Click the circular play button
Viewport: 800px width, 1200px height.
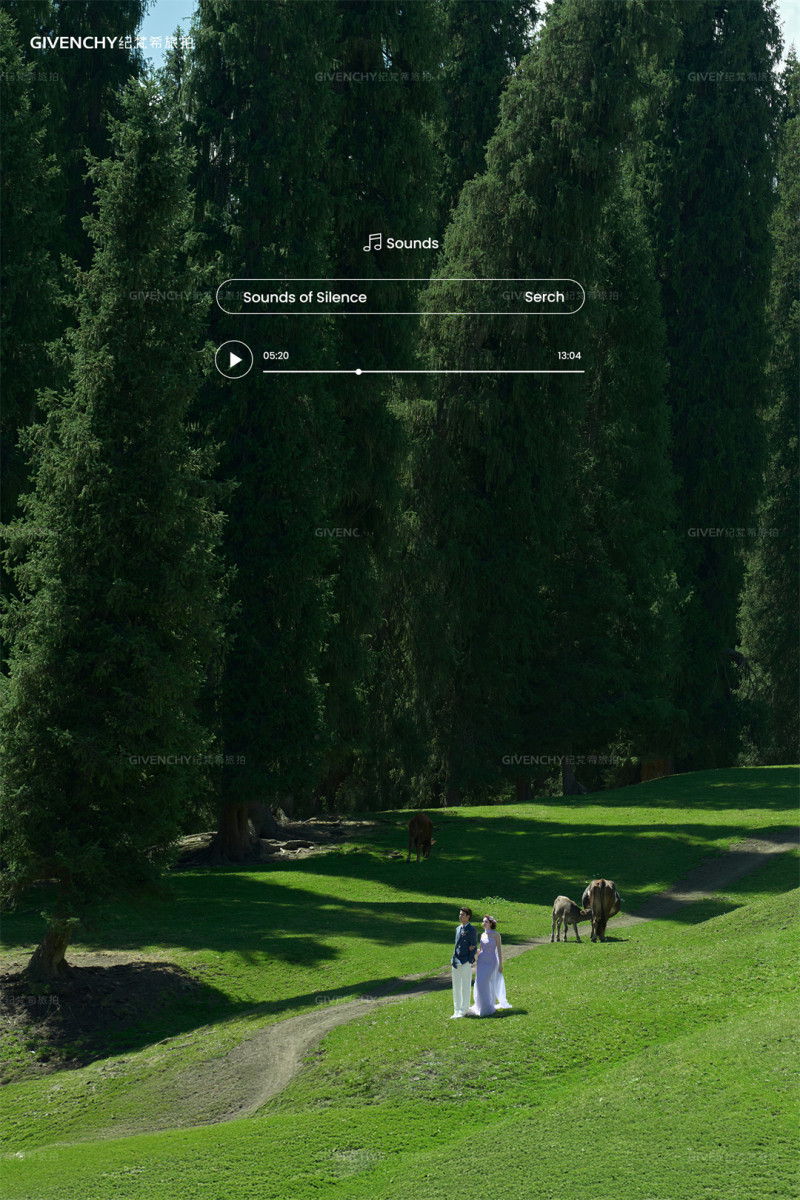click(x=234, y=359)
